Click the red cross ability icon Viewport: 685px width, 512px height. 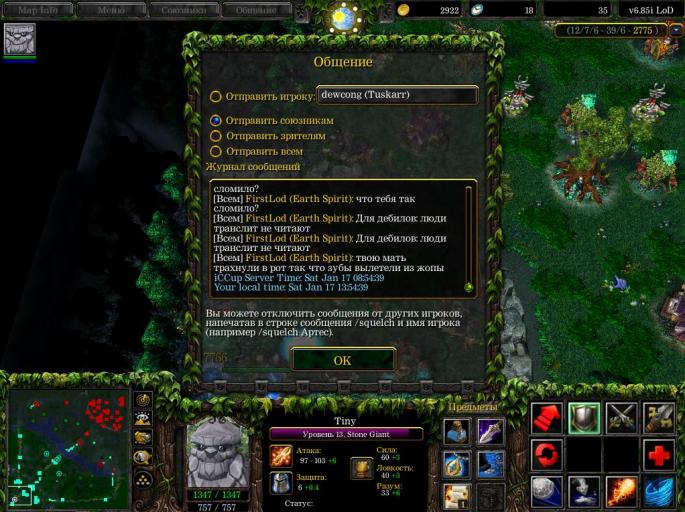click(658, 455)
